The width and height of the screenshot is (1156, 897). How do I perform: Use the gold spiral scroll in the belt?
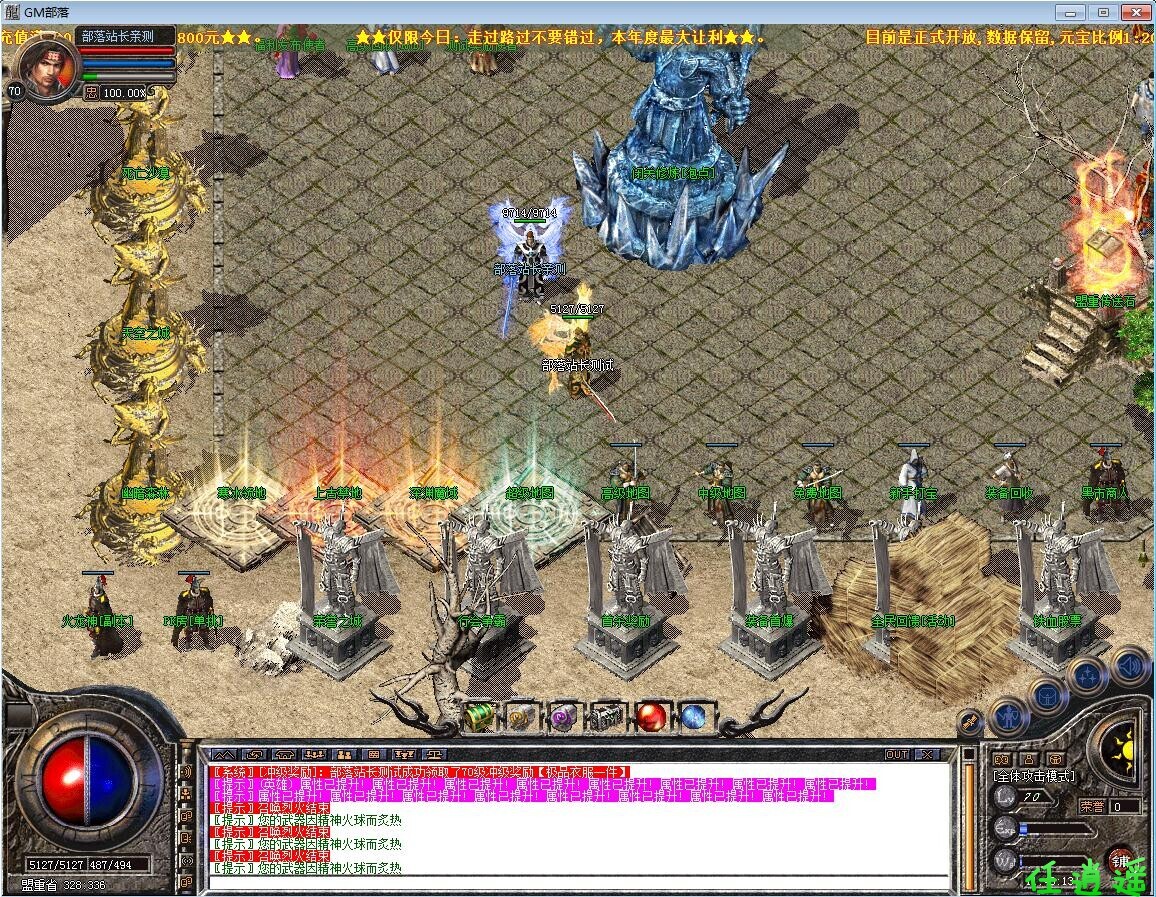pyautogui.click(x=520, y=716)
